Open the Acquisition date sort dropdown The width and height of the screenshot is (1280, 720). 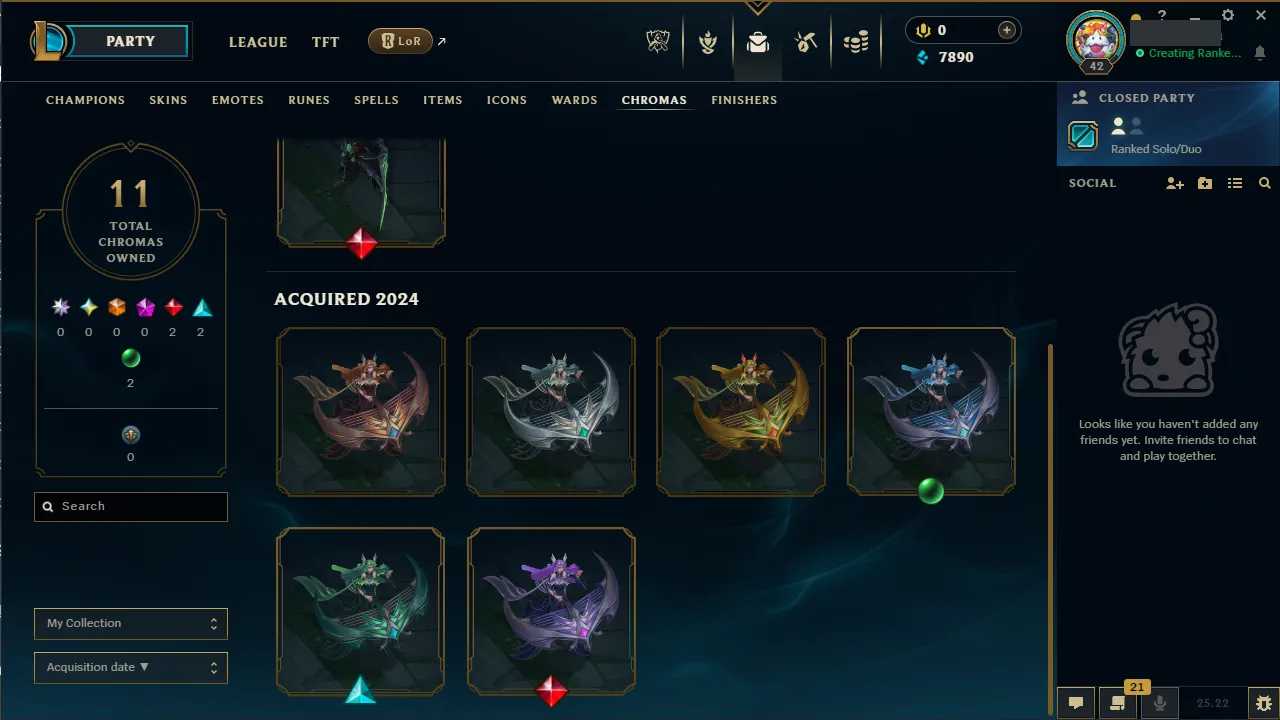(130, 667)
